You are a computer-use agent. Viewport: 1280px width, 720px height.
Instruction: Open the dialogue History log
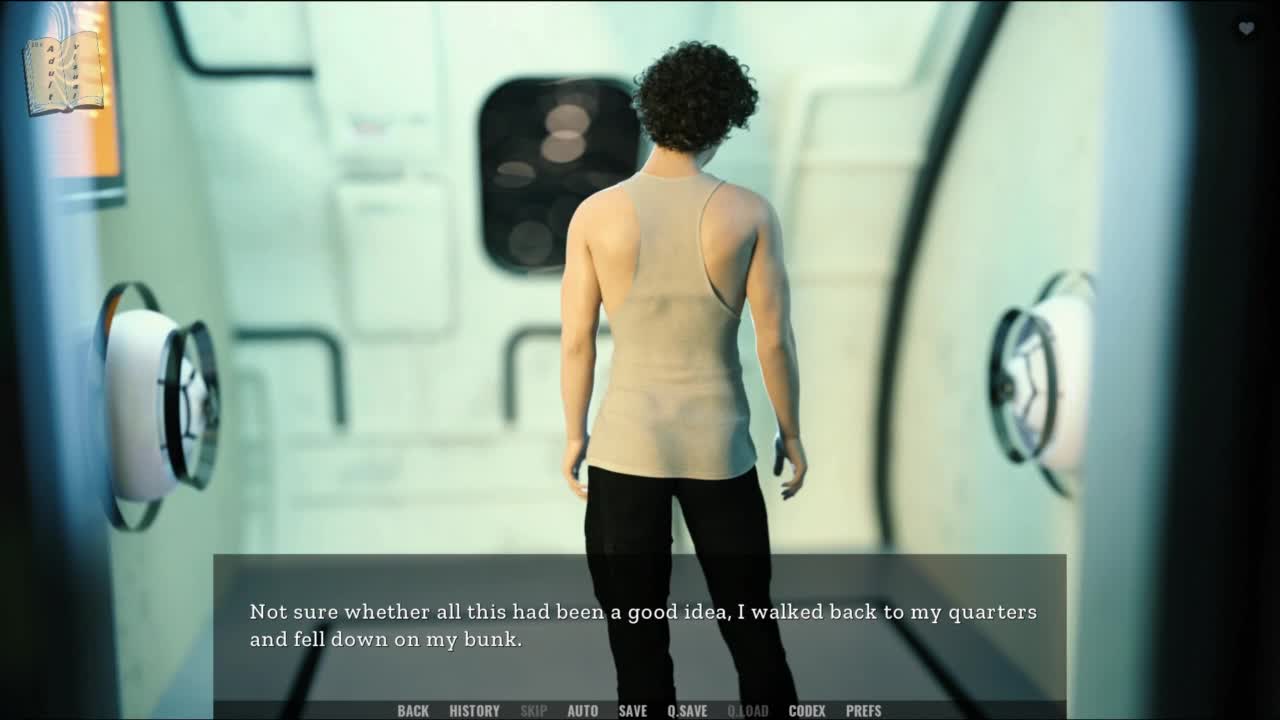[x=474, y=711]
